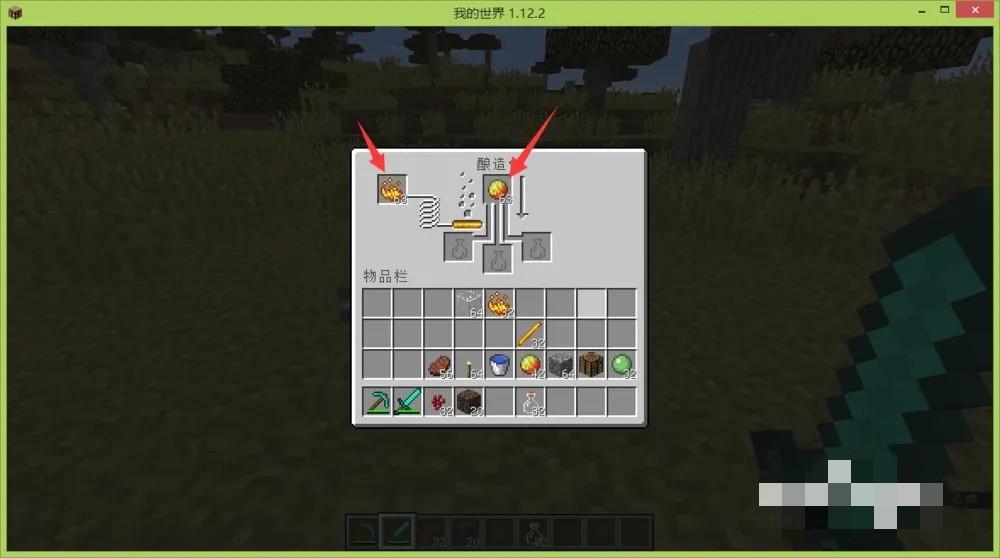Pick up the red nether wart stack
Viewport: 1000px width, 558px height.
438,402
